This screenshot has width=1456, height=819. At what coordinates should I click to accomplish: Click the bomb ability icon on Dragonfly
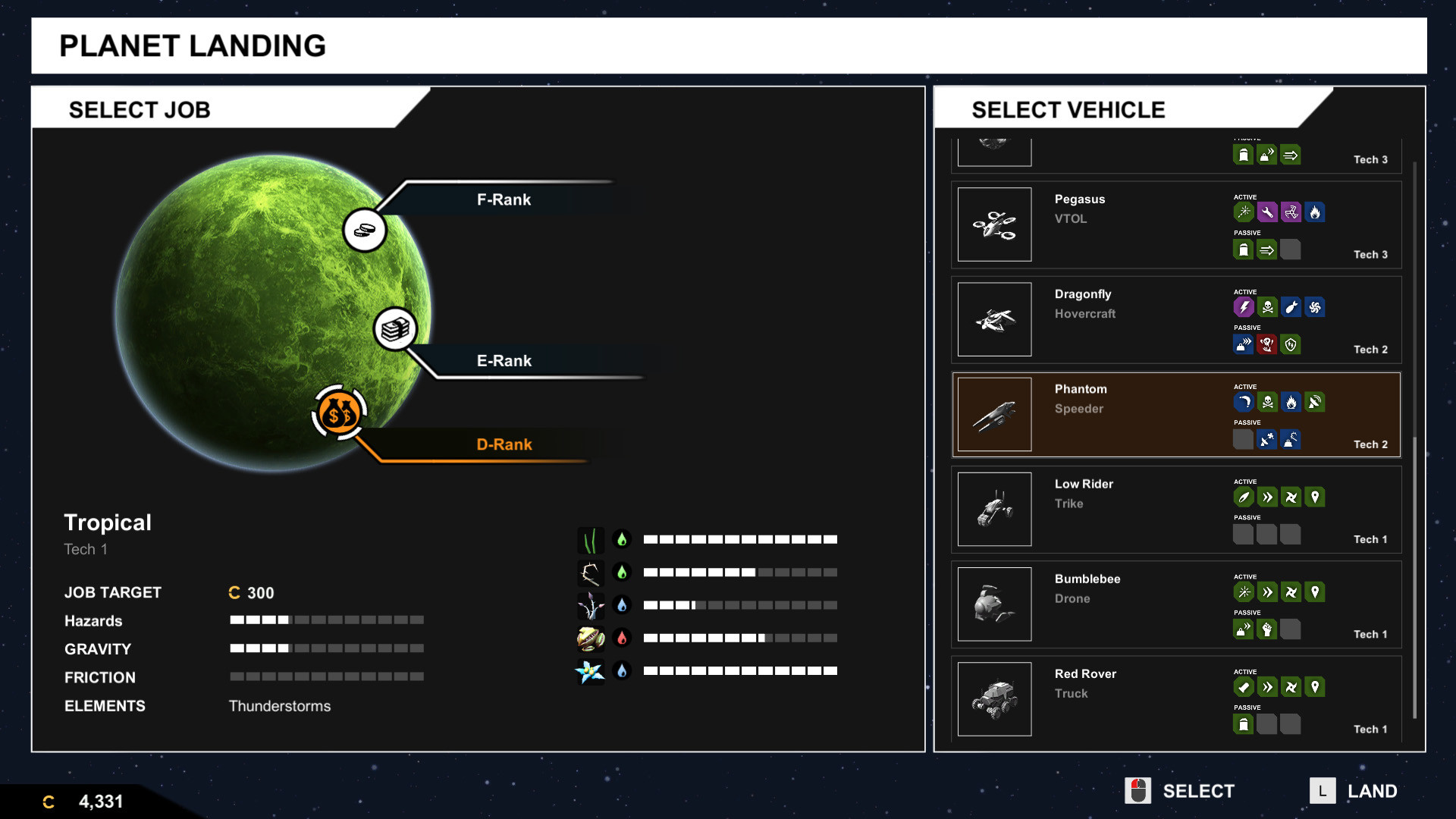[x=1291, y=308]
